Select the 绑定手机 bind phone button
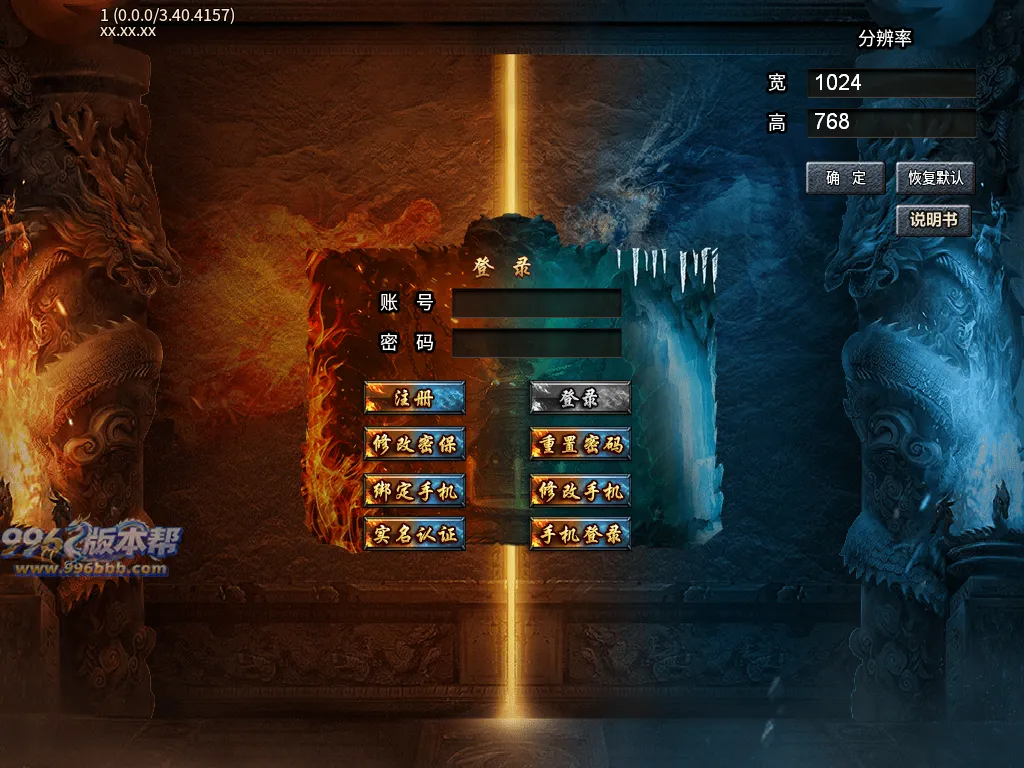 [414, 489]
